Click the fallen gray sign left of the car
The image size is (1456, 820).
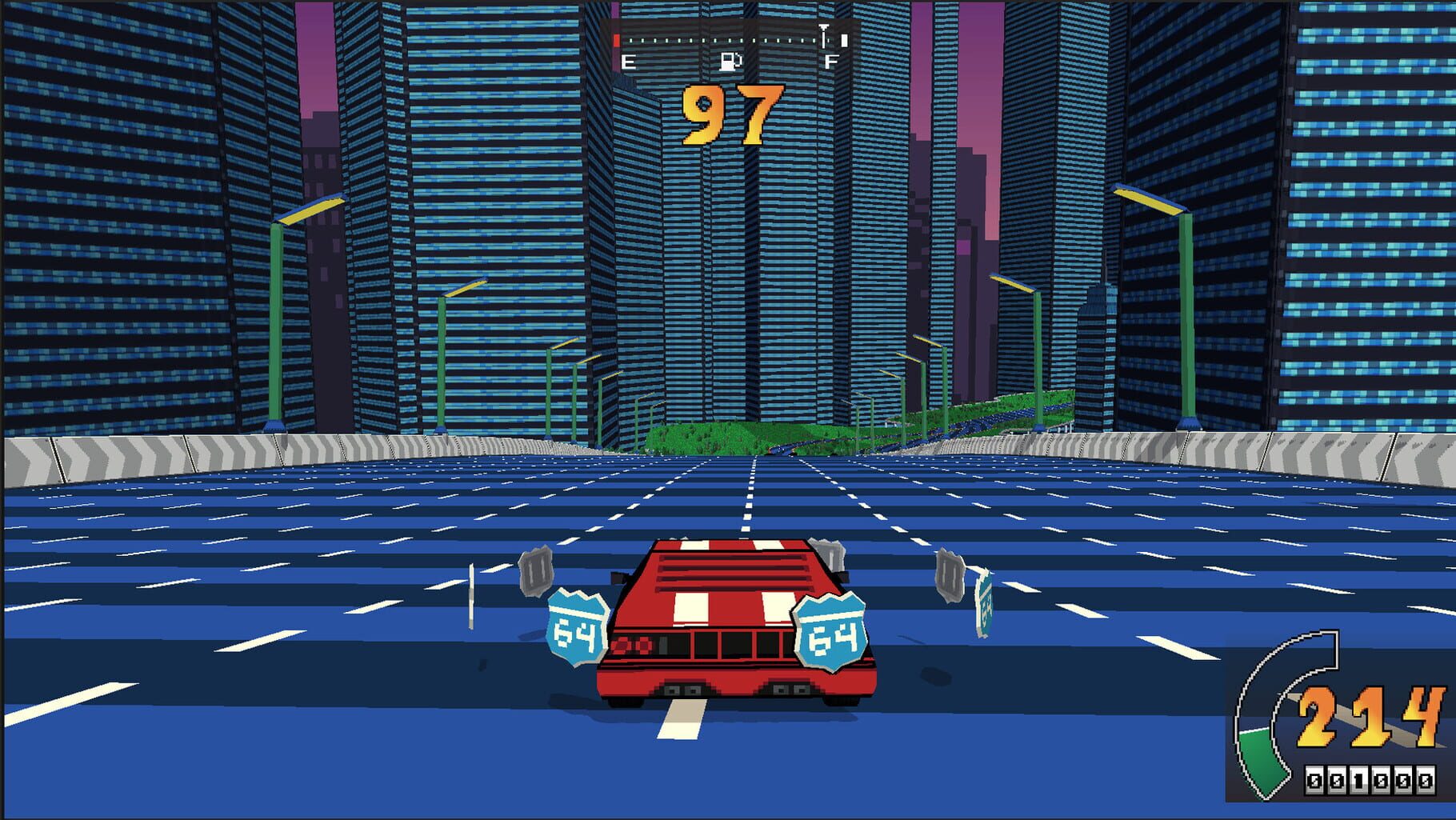click(x=534, y=570)
